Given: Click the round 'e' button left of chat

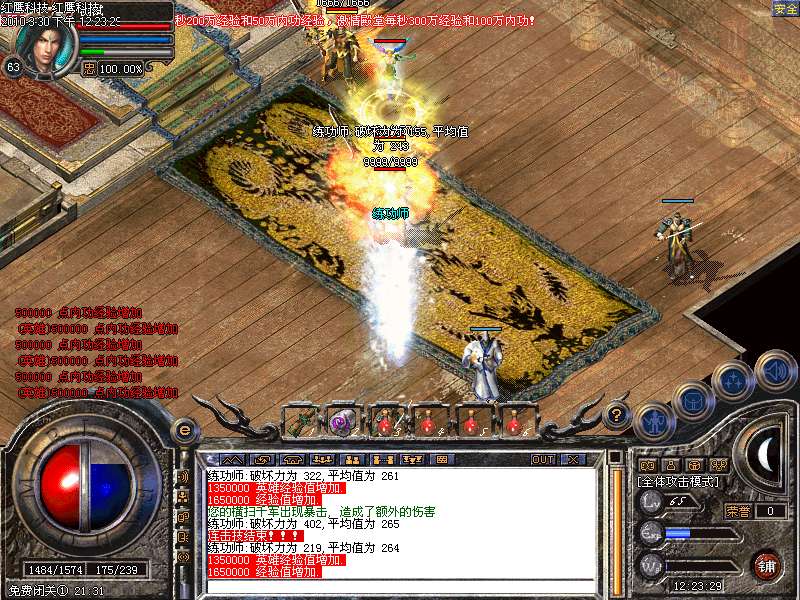Looking at the screenshot, I should [184, 431].
